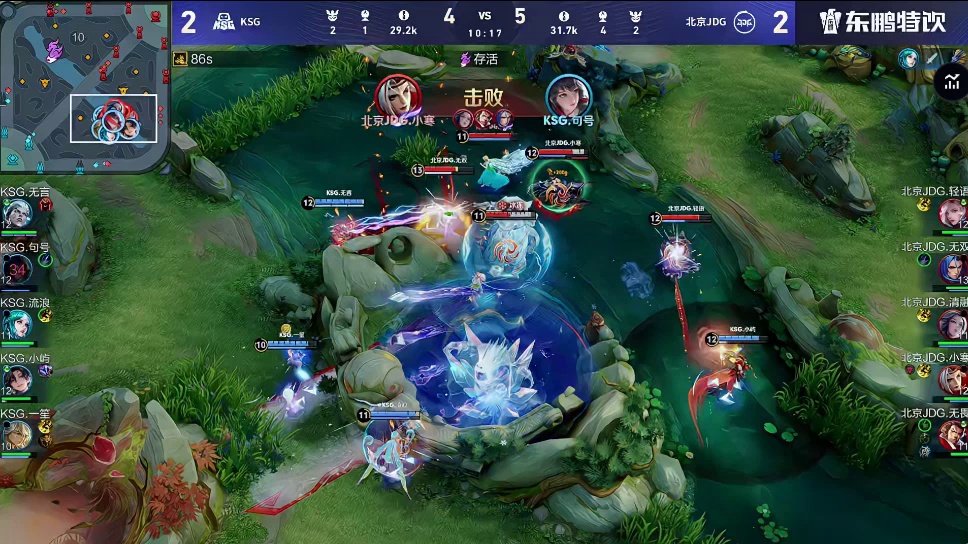
Task: Select KSG.句号 player portrait with respawn timer
Action: pos(17,269)
